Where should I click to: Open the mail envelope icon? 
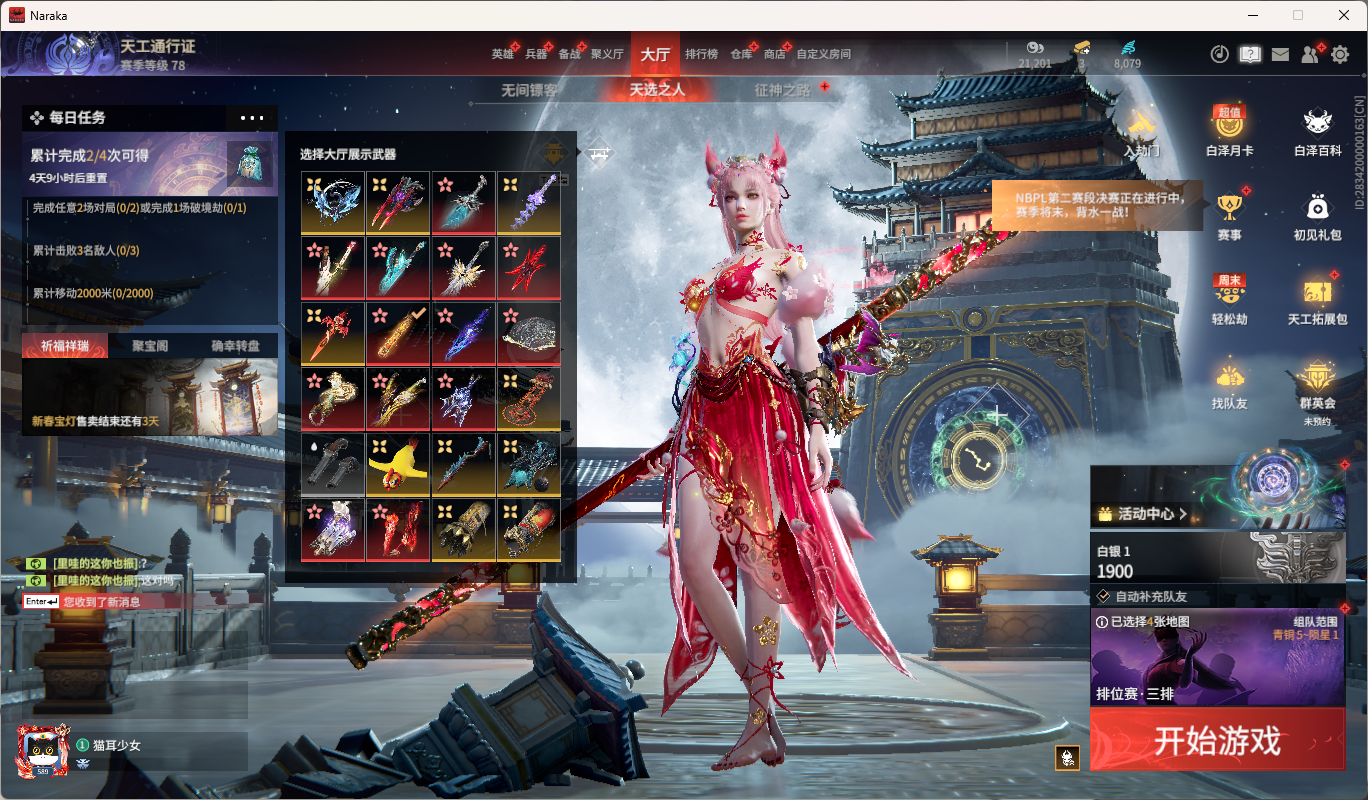(x=1280, y=55)
